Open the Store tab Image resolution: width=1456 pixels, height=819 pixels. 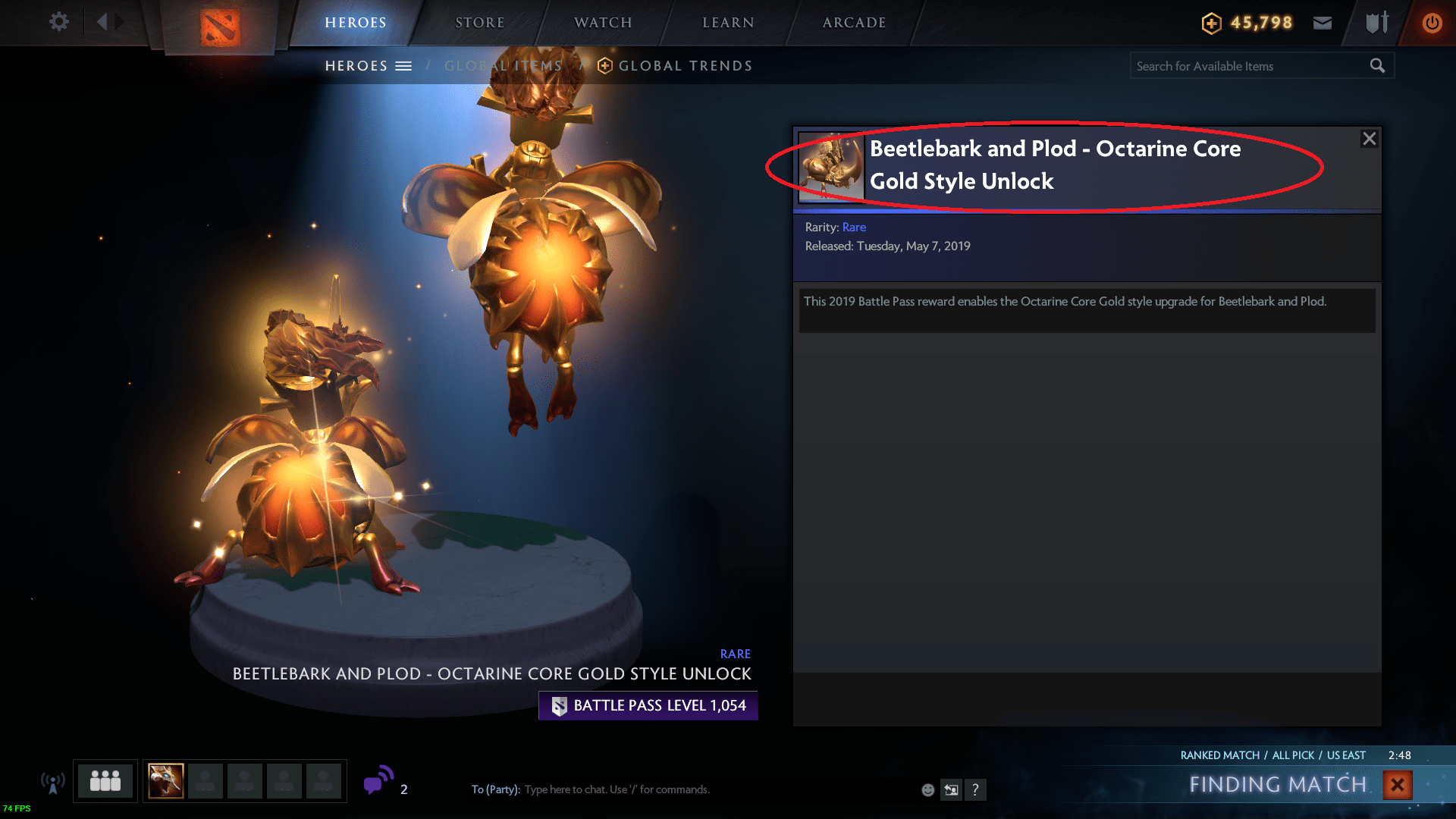[x=480, y=23]
